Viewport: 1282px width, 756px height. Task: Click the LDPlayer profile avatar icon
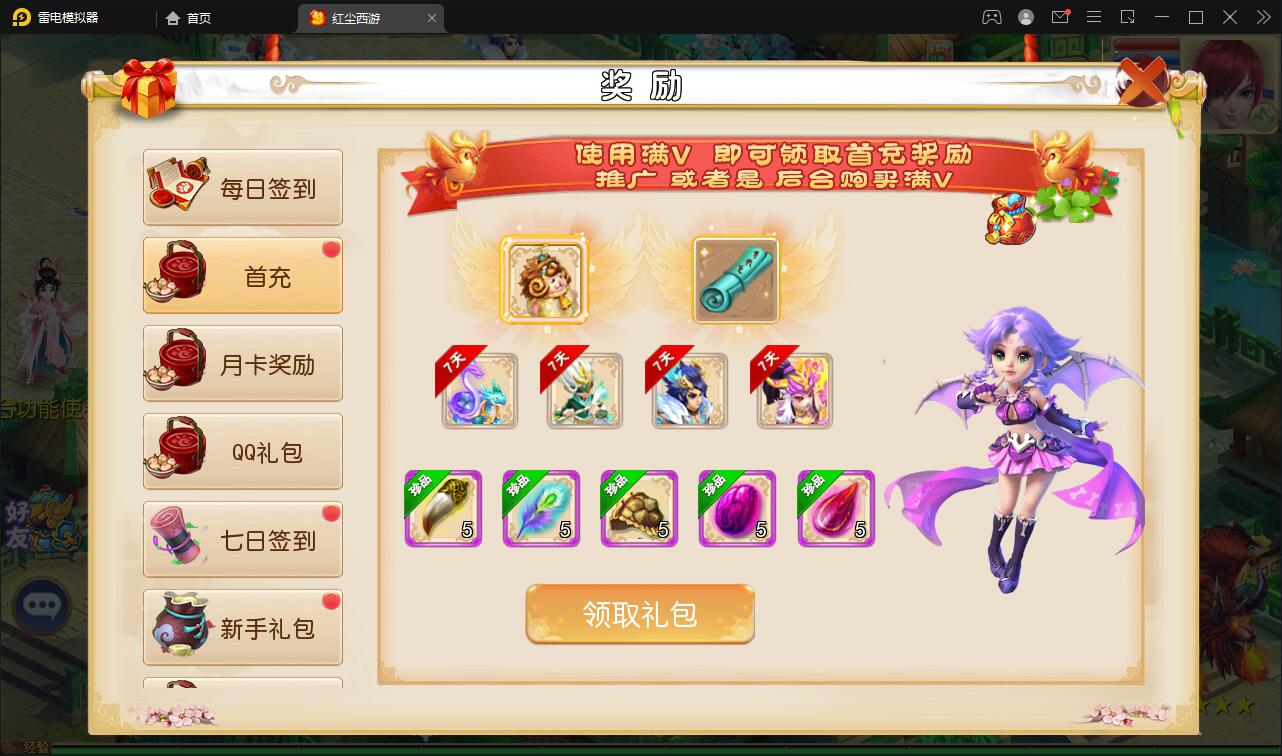1024,17
